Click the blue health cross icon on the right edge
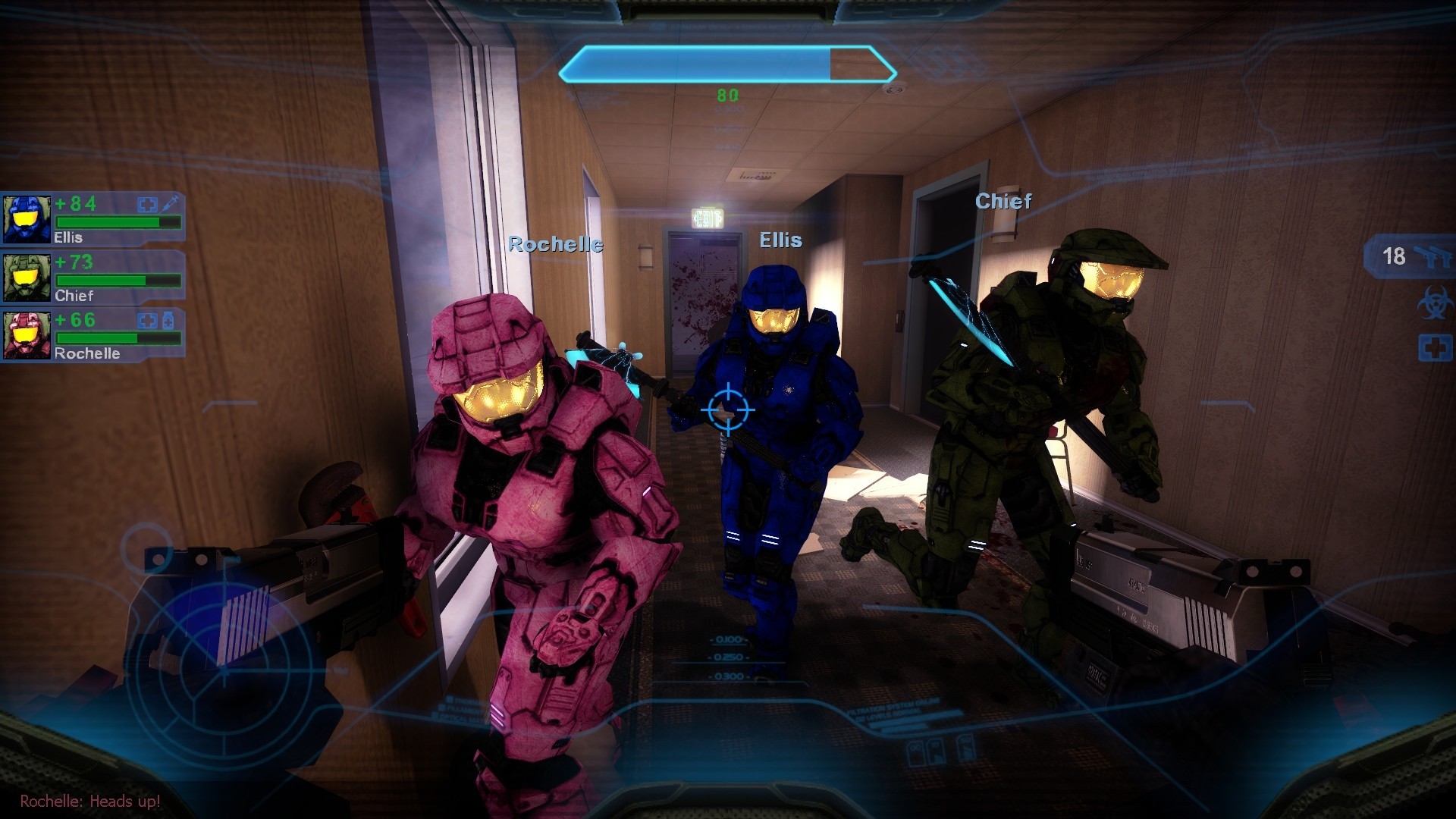1456x819 pixels. coord(1433,347)
